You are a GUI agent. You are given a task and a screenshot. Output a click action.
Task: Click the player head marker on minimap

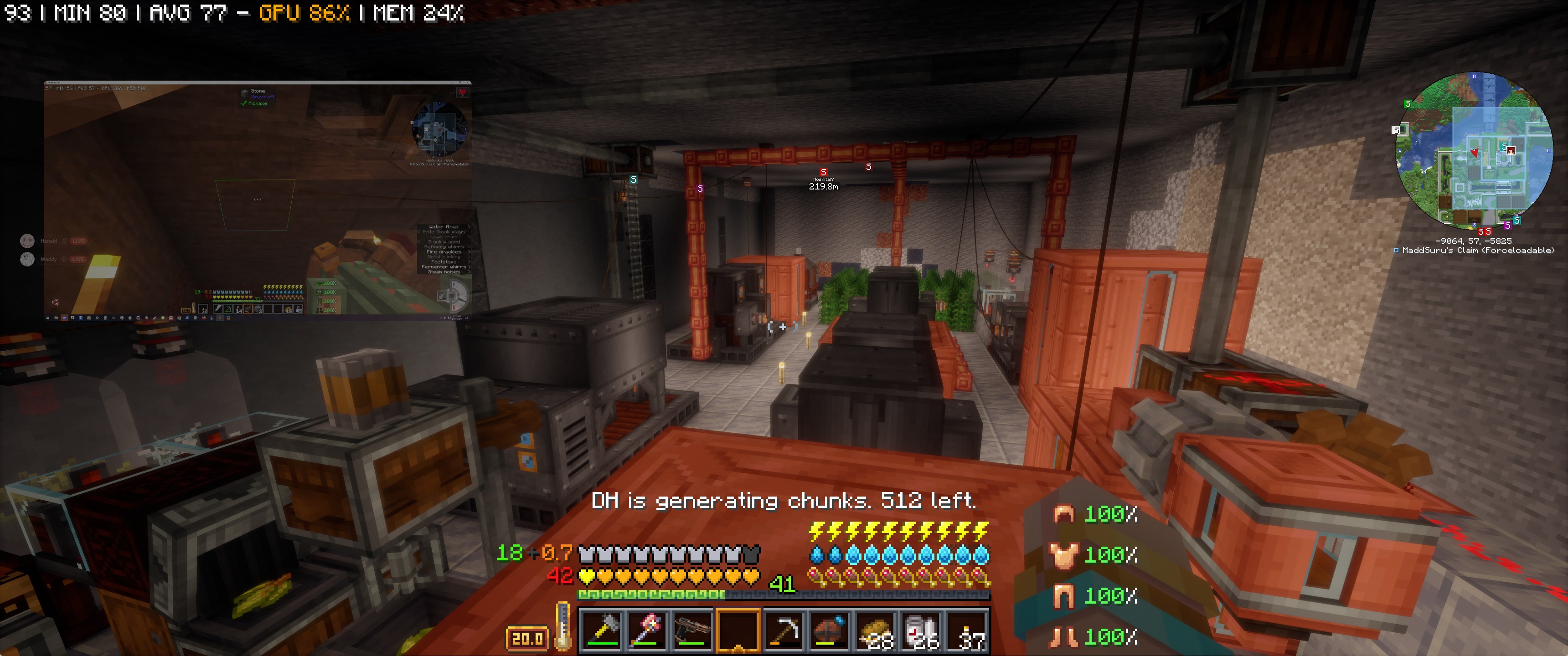tap(1511, 150)
